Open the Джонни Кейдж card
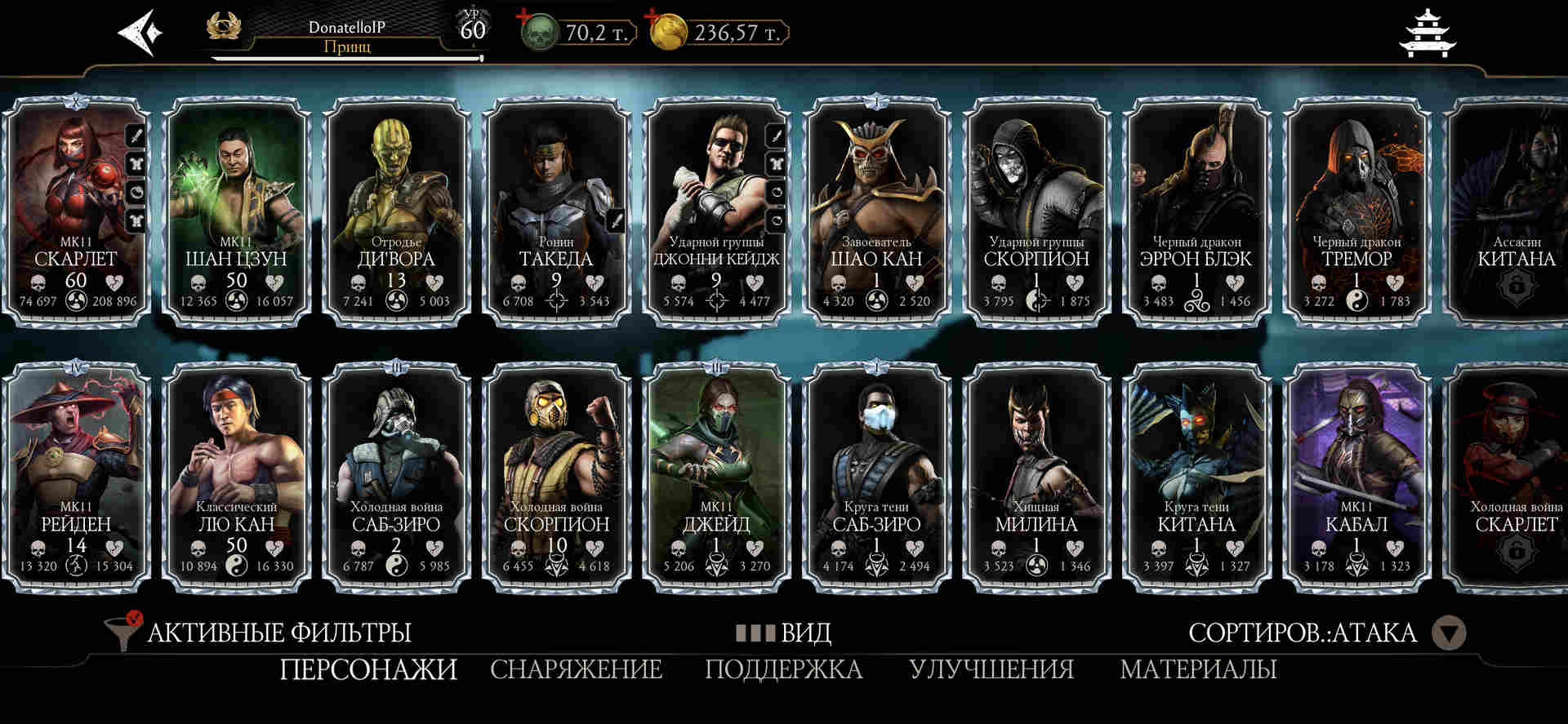Screen dimensions: 1568x724 (x=716, y=212)
